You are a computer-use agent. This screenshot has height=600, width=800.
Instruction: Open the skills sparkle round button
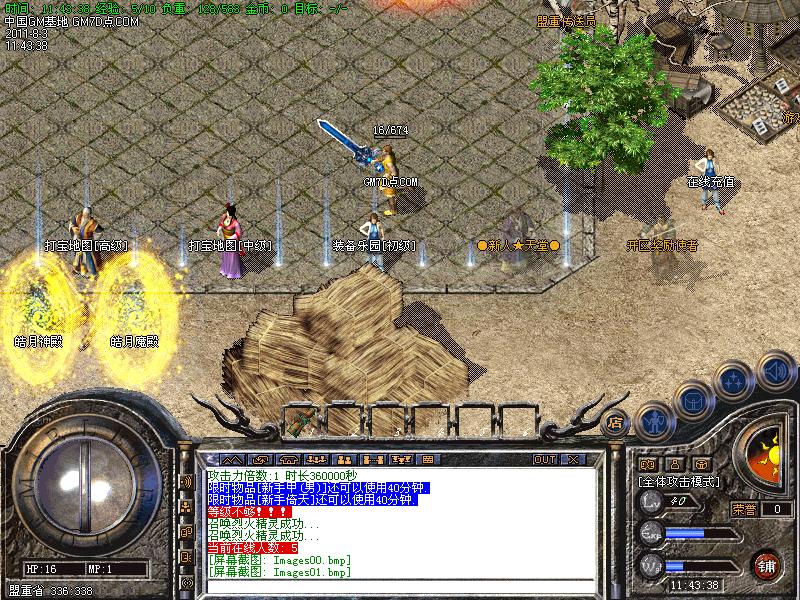(735, 381)
